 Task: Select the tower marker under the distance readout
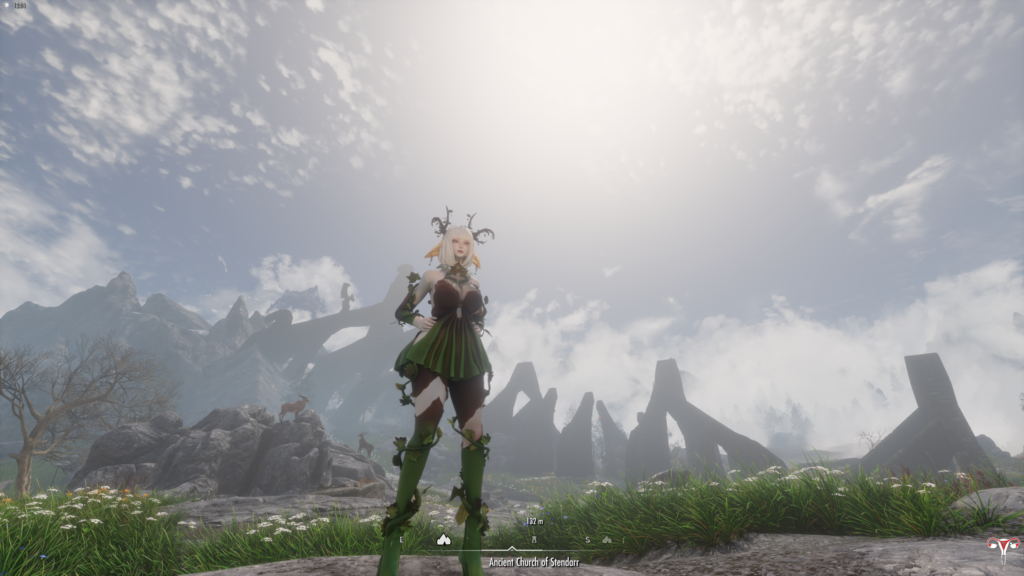[x=534, y=538]
